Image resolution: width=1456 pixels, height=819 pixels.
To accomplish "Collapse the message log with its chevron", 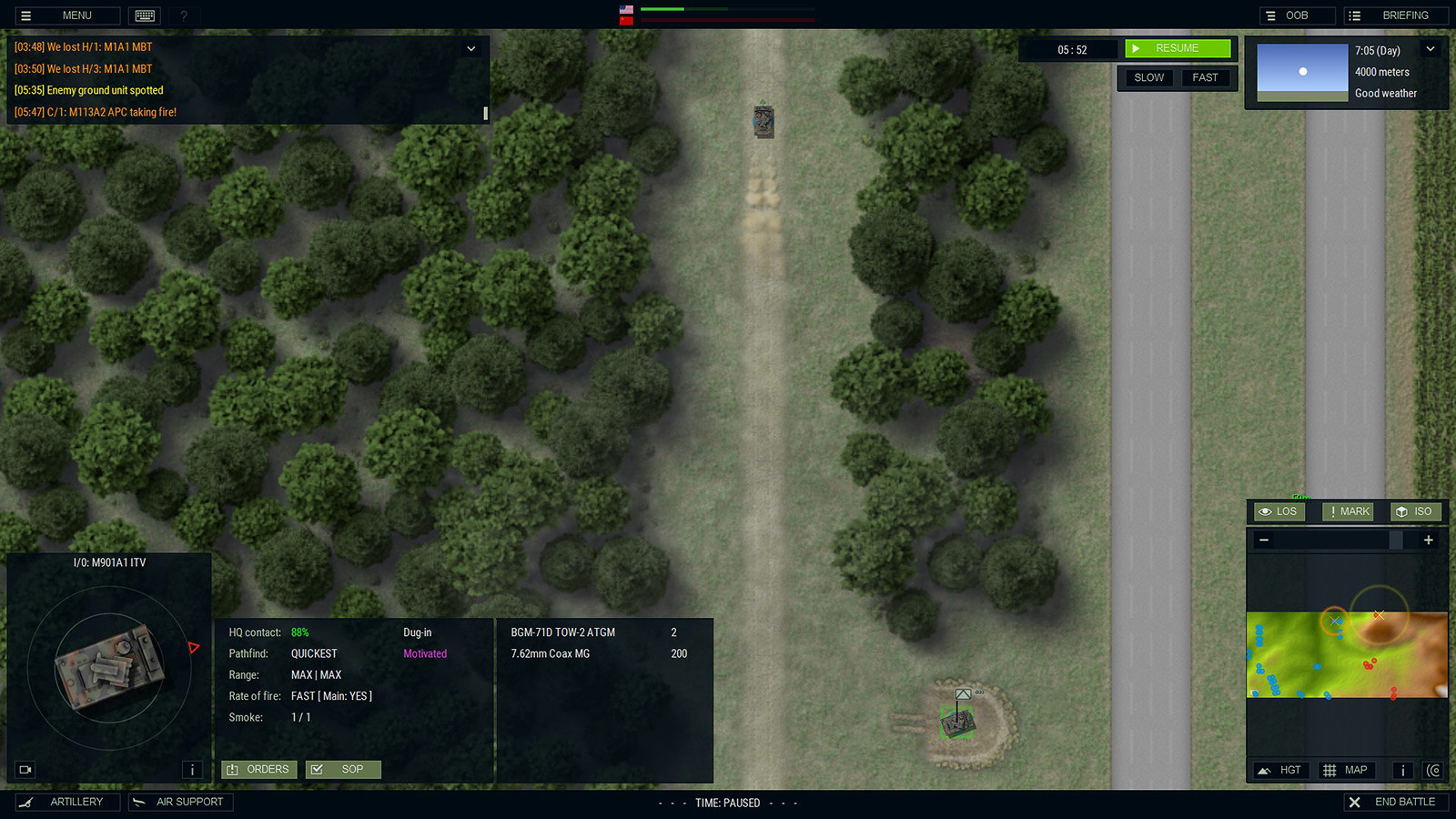I will click(471, 48).
